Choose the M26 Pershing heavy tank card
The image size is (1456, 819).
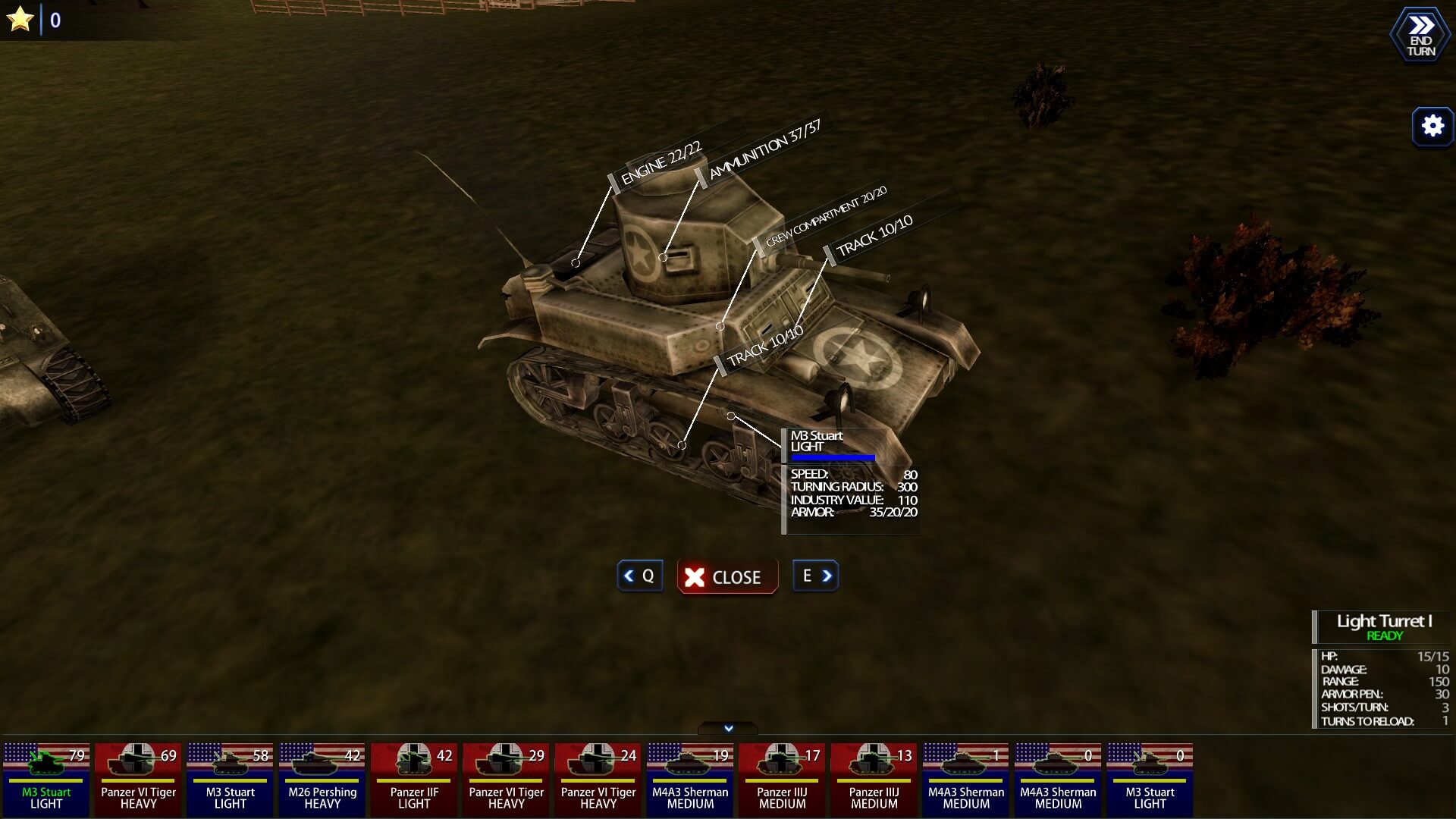[x=322, y=779]
